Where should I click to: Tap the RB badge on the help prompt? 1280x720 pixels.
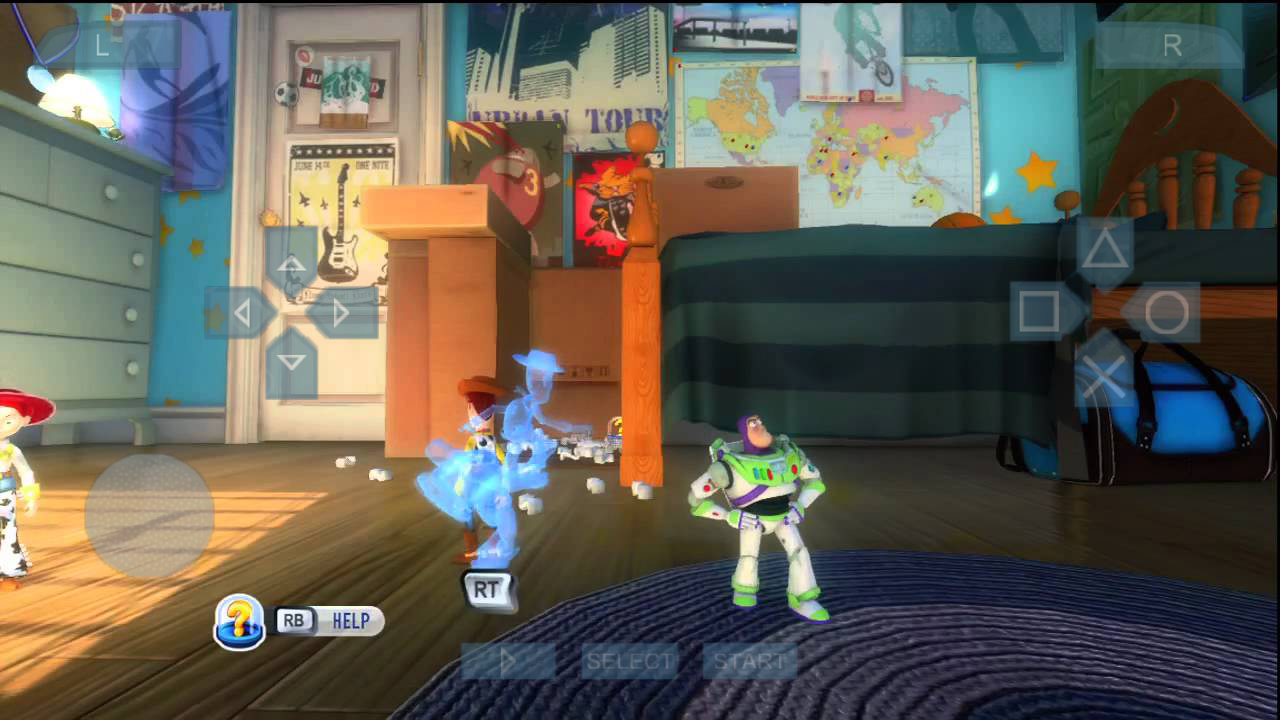295,621
